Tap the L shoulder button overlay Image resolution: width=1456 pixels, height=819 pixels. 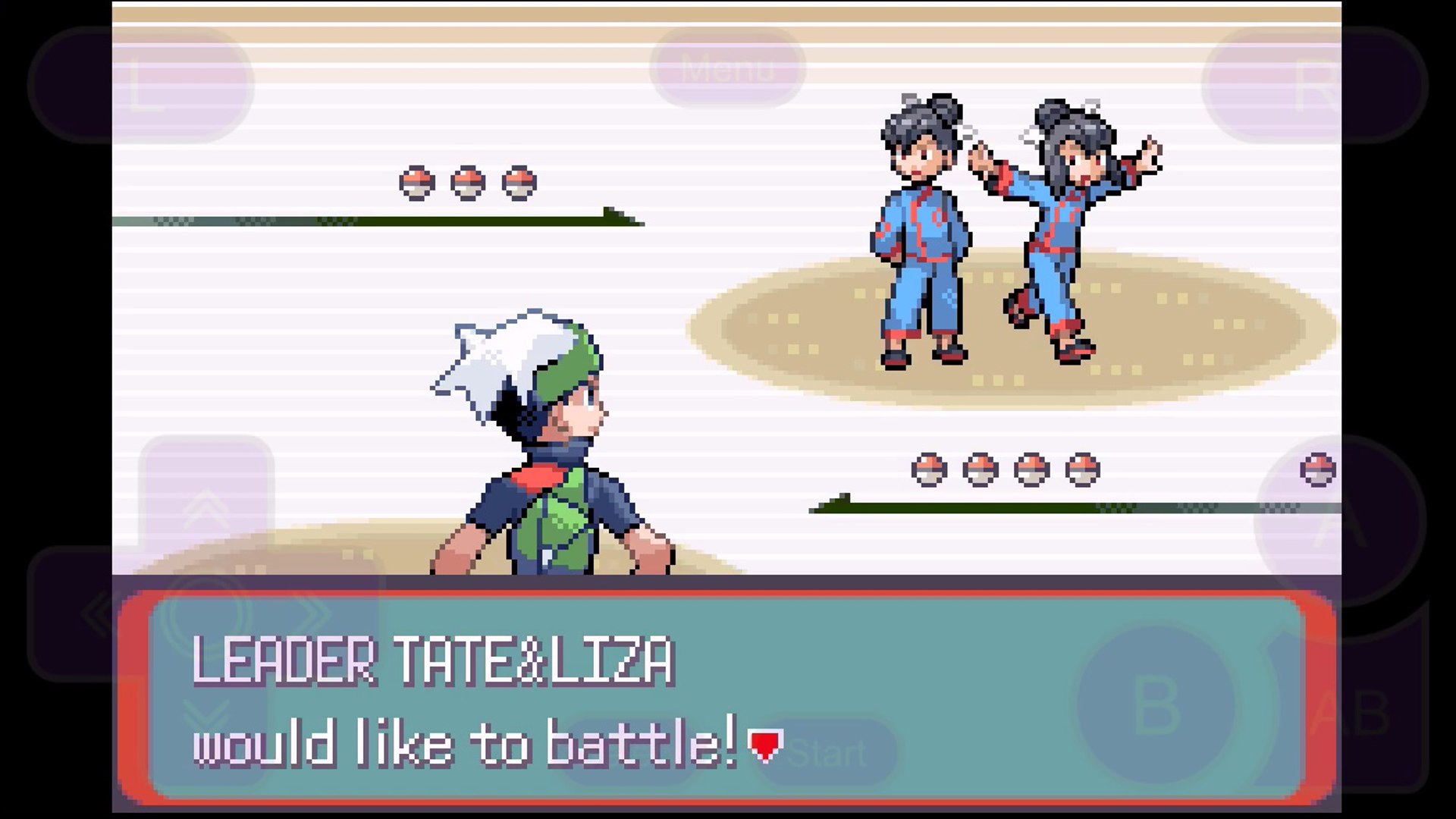pos(142,85)
